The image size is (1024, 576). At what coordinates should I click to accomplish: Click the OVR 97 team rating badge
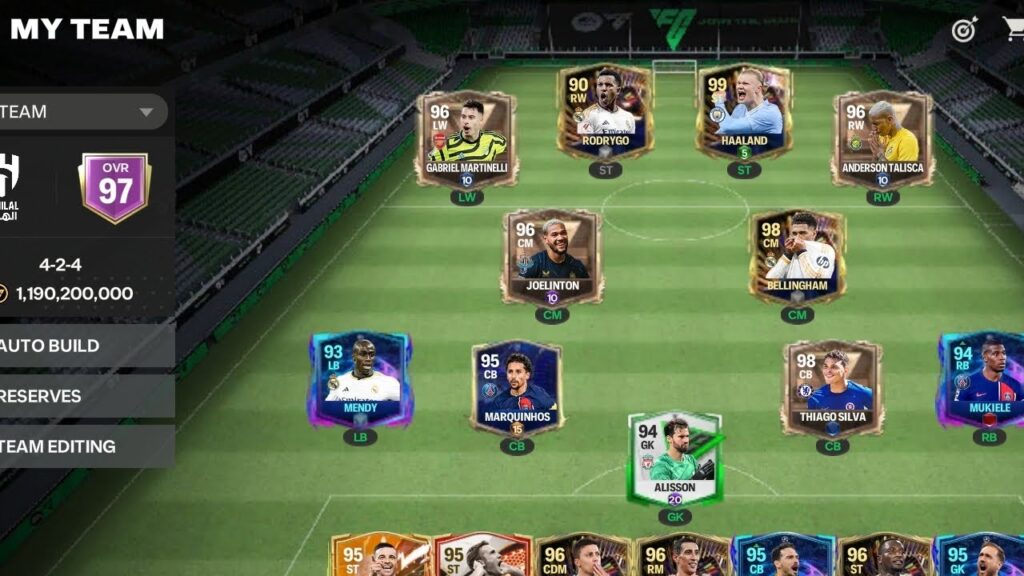click(x=115, y=188)
